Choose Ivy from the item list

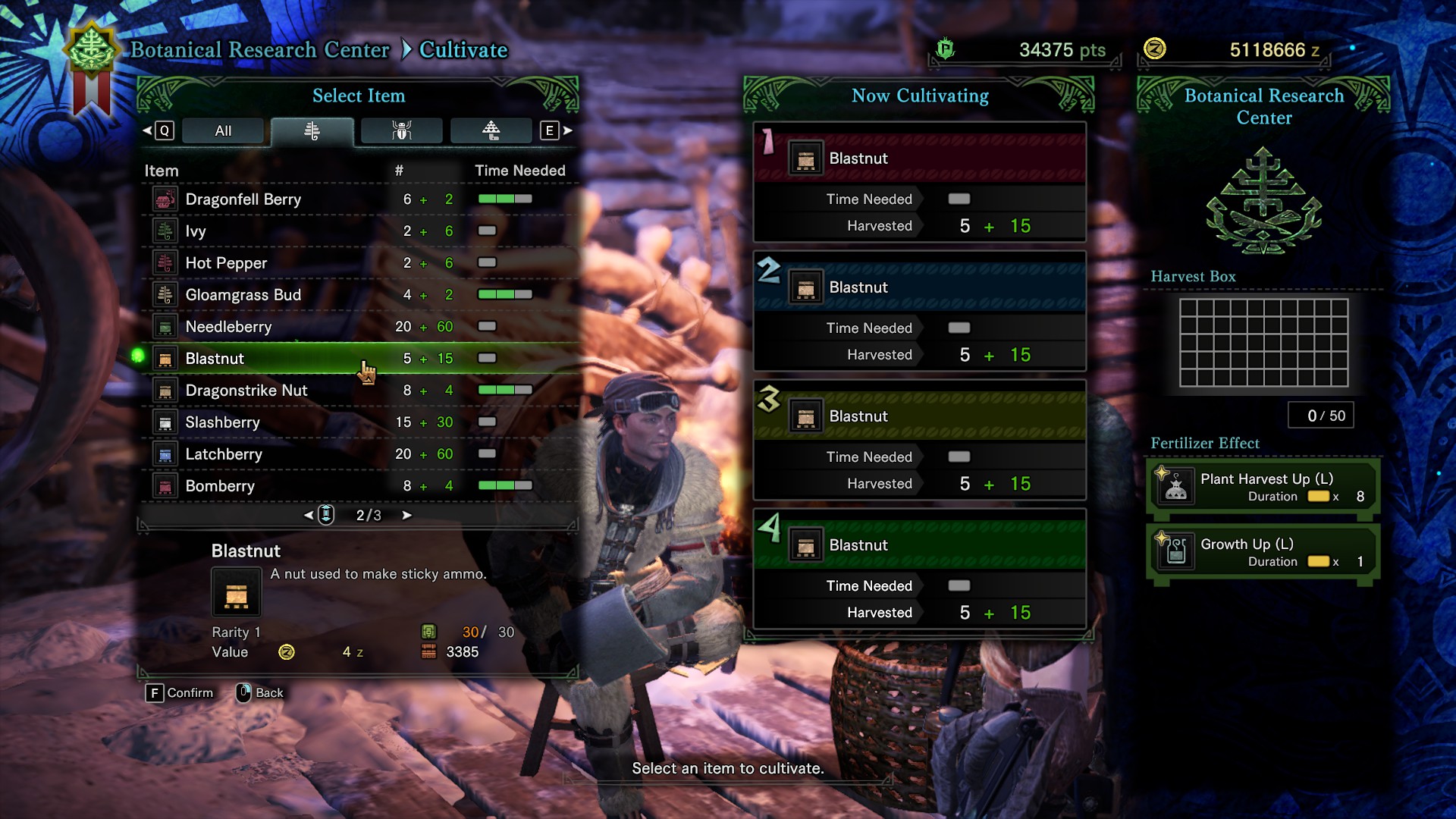[196, 231]
